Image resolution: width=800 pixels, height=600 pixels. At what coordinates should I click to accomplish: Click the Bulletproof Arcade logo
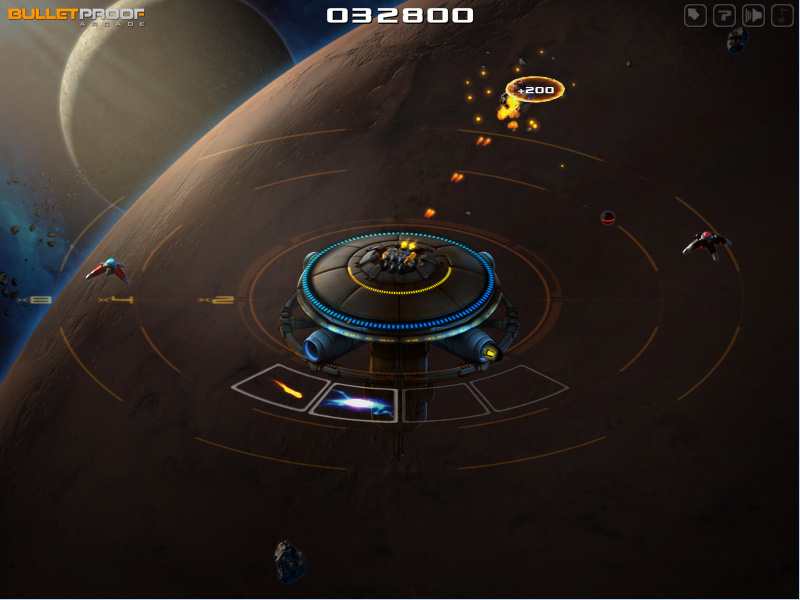pyautogui.click(x=76, y=16)
